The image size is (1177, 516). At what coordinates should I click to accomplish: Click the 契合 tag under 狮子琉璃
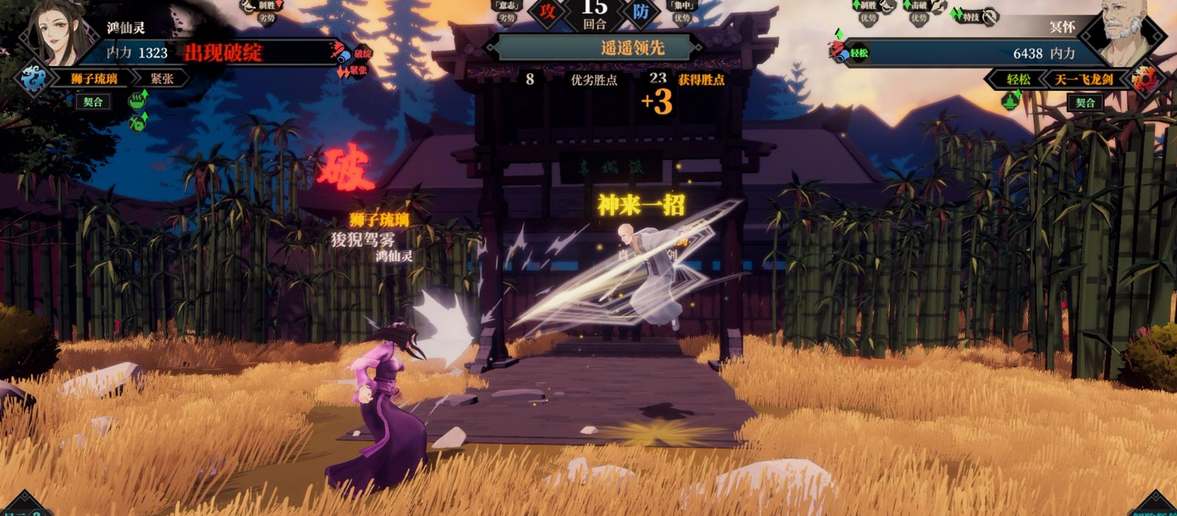pyautogui.click(x=92, y=102)
